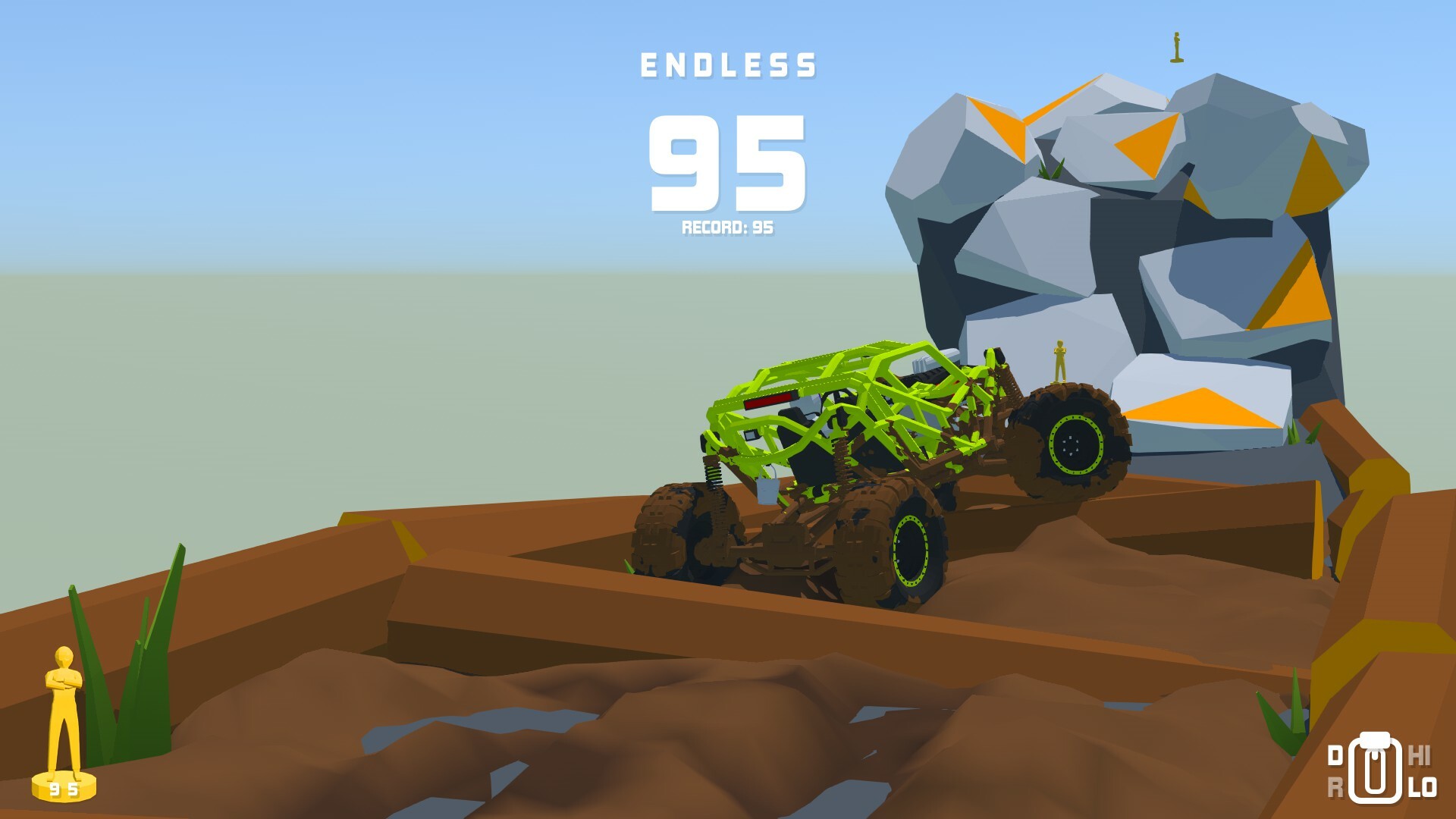Click the "LO" gear range indicator

click(1421, 786)
